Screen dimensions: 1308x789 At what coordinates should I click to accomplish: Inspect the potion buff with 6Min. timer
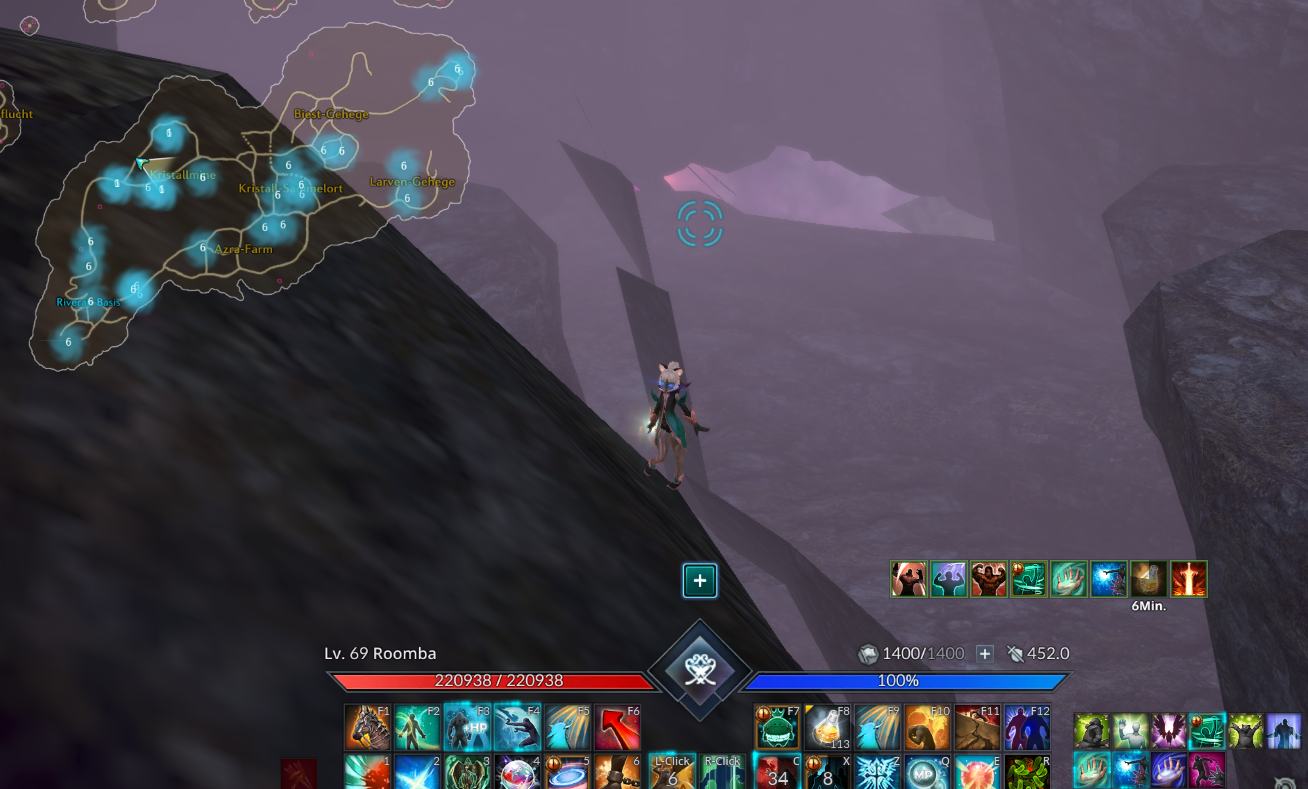tap(1149, 579)
